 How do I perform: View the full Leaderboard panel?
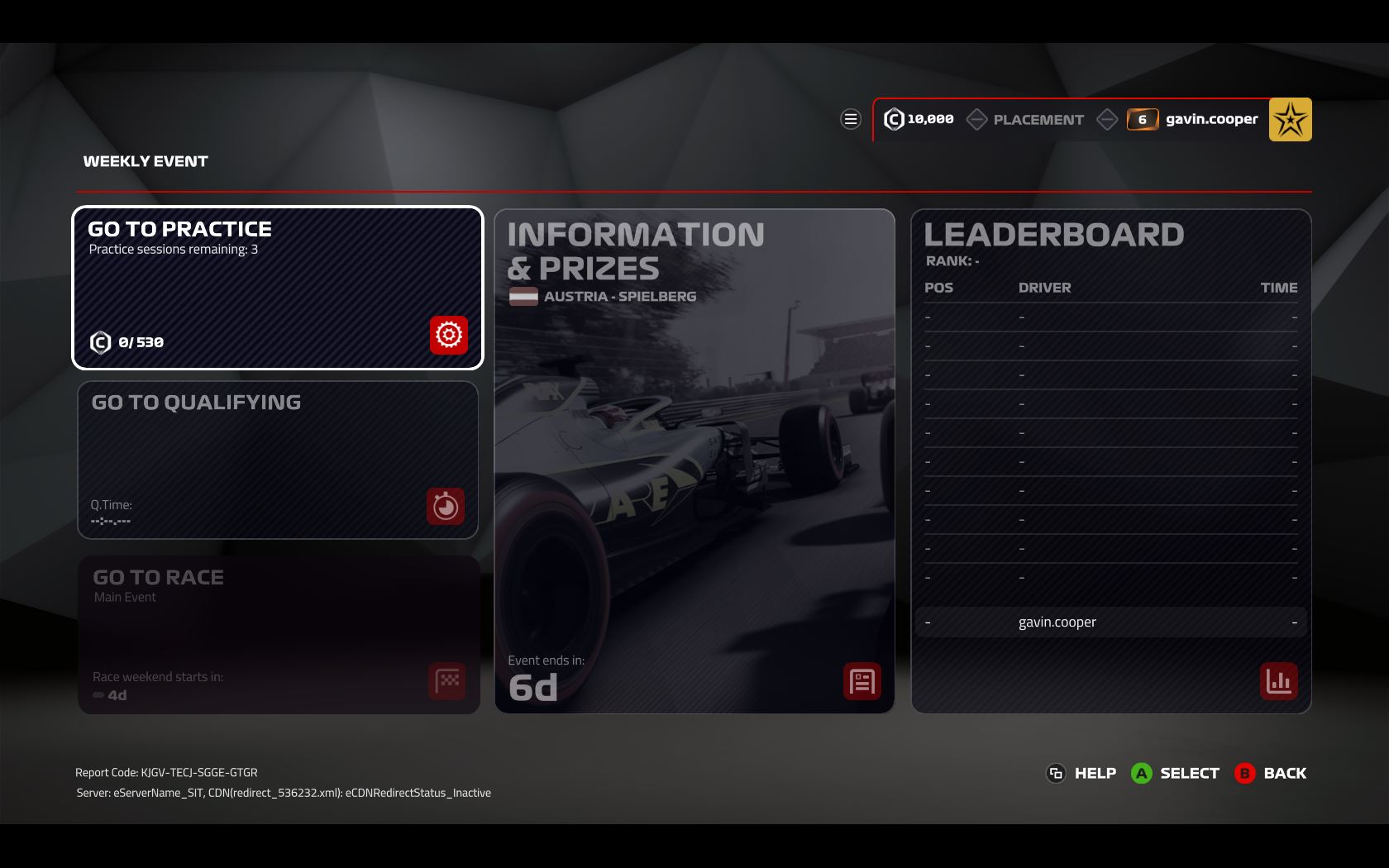[x=1110, y=460]
